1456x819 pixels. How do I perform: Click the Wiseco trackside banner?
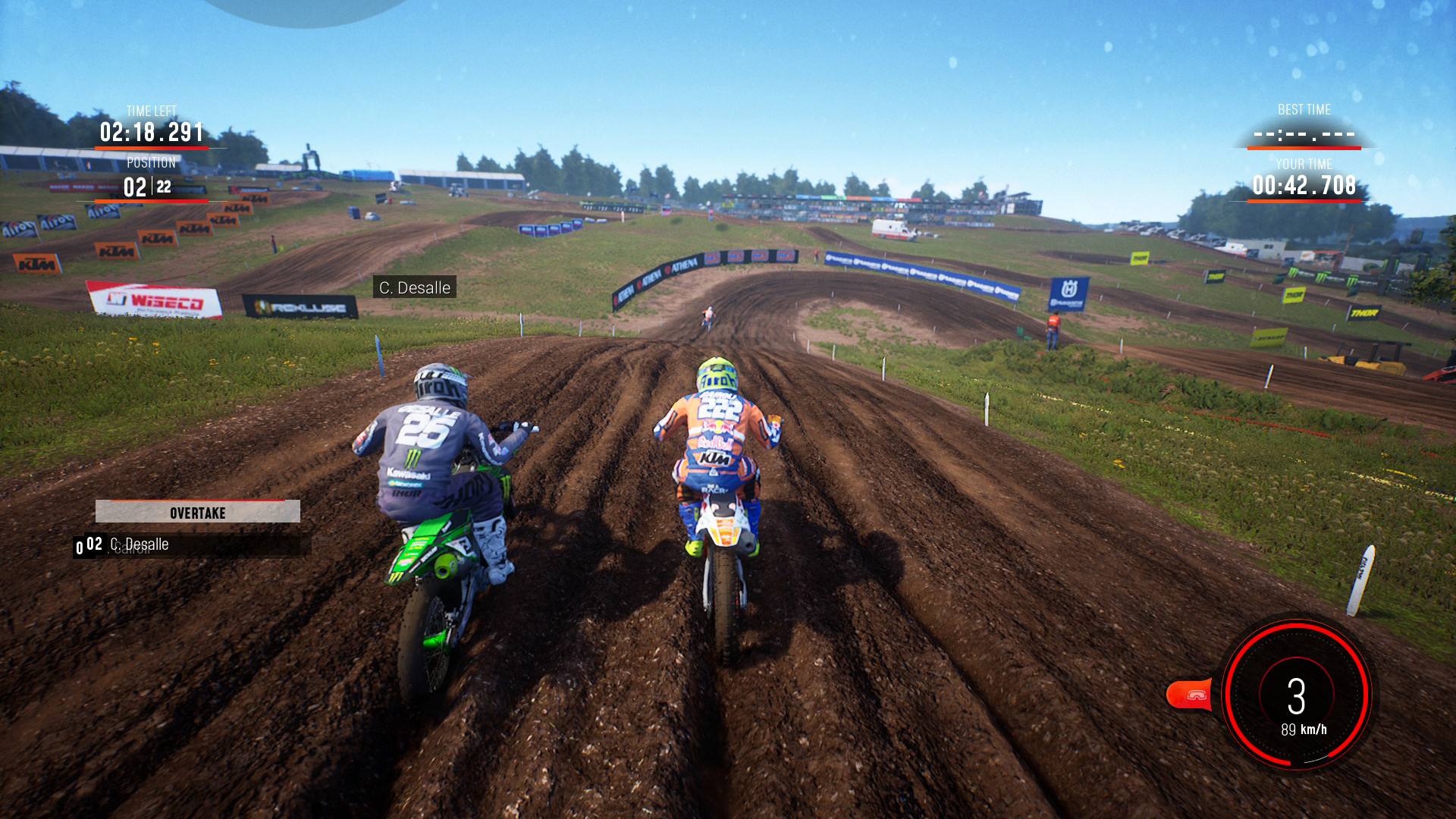point(152,299)
